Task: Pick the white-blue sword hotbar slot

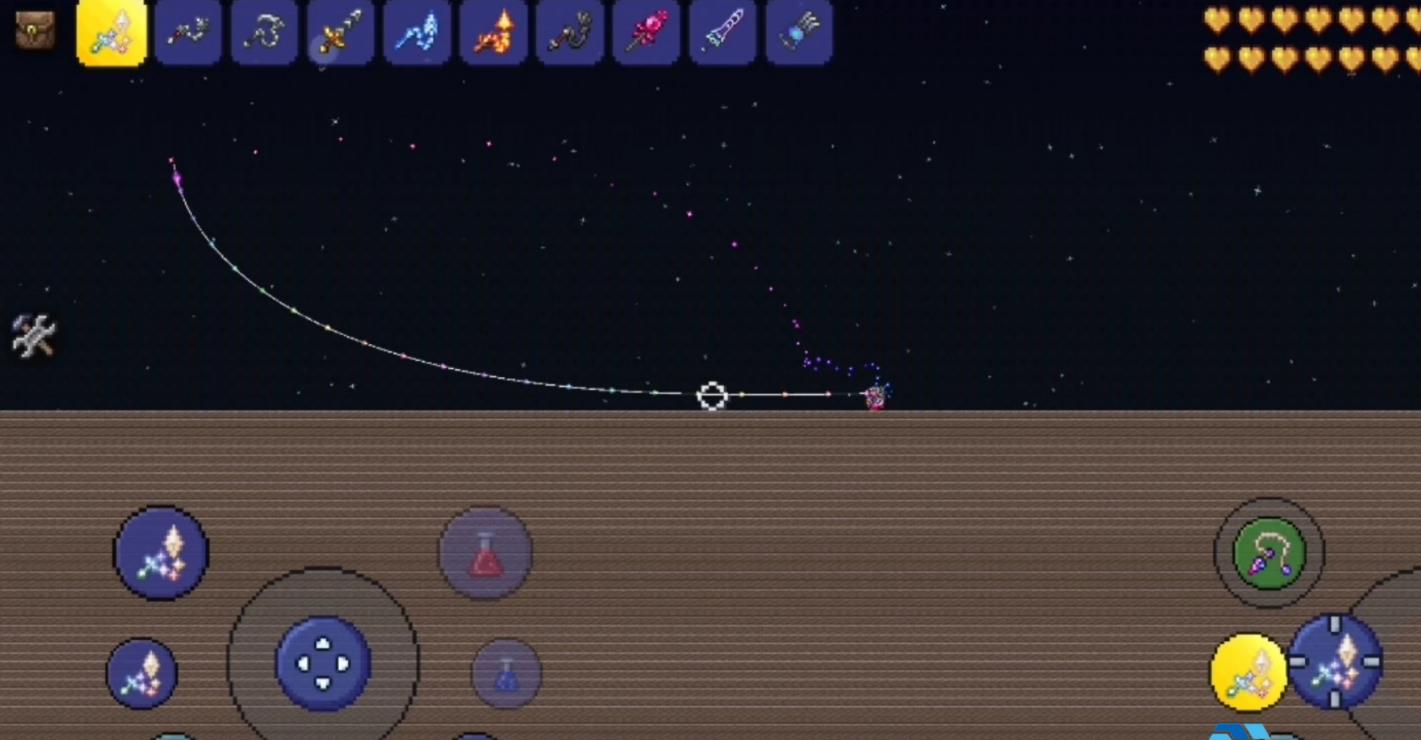Action: 722,32
